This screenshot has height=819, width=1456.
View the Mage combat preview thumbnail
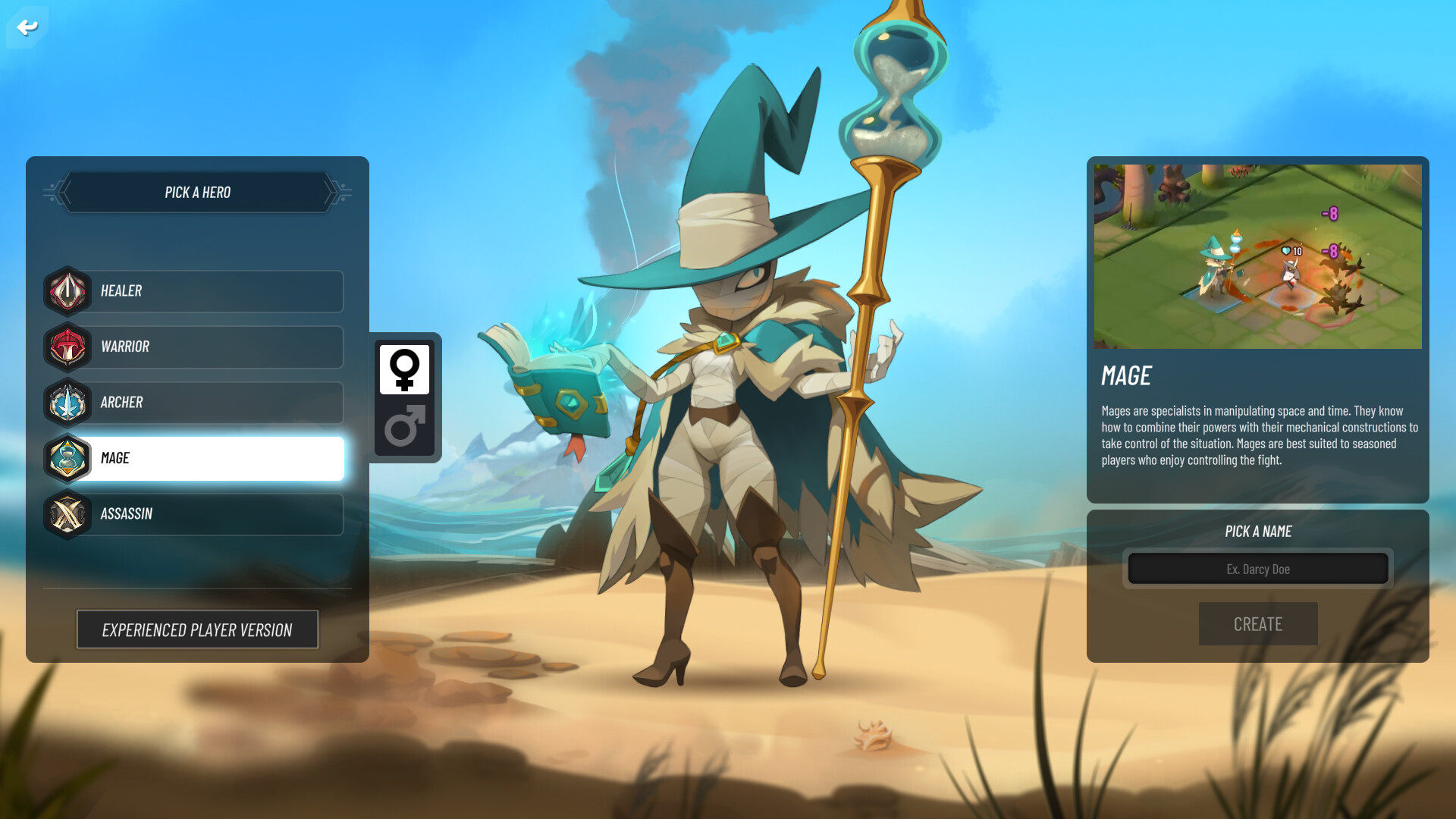coord(1257,256)
